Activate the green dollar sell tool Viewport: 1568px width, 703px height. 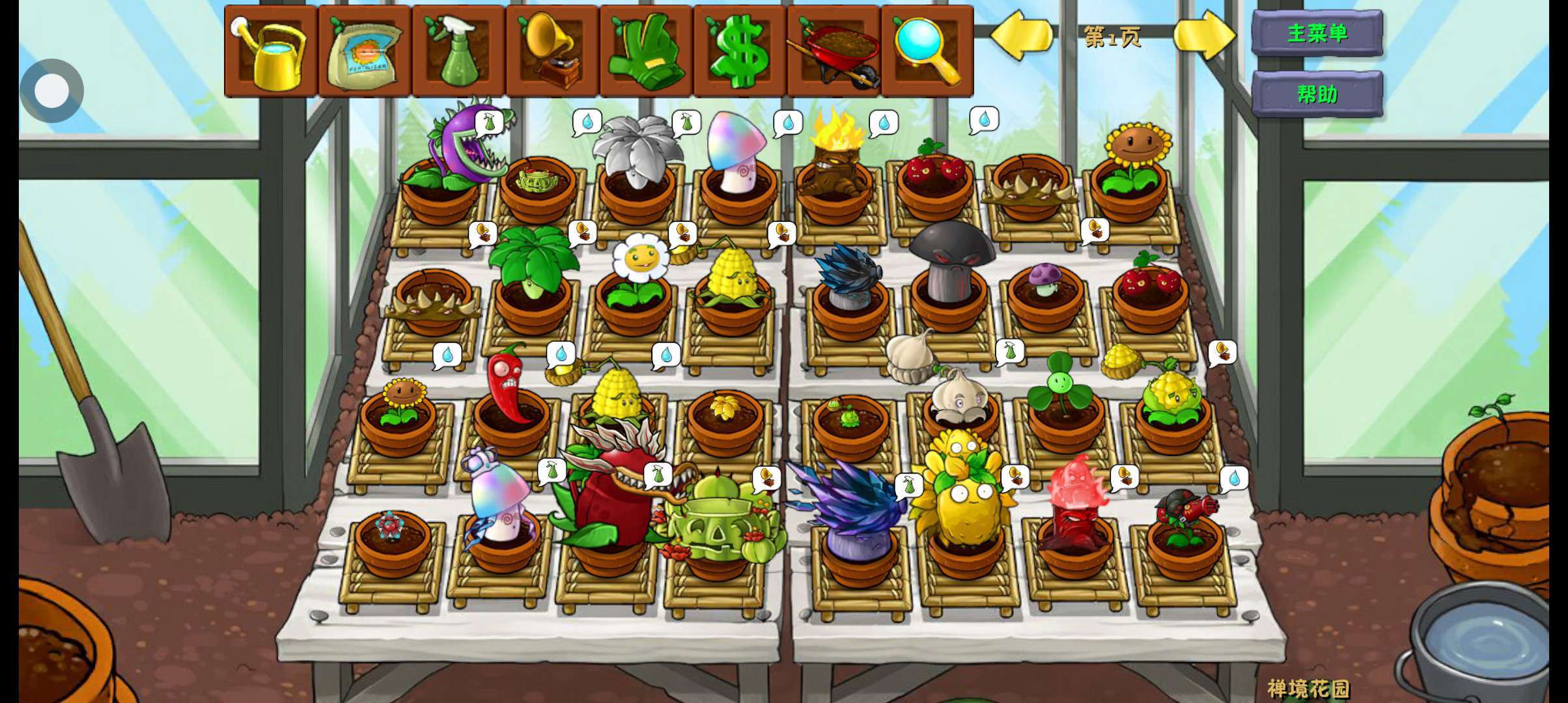pyautogui.click(x=740, y=51)
